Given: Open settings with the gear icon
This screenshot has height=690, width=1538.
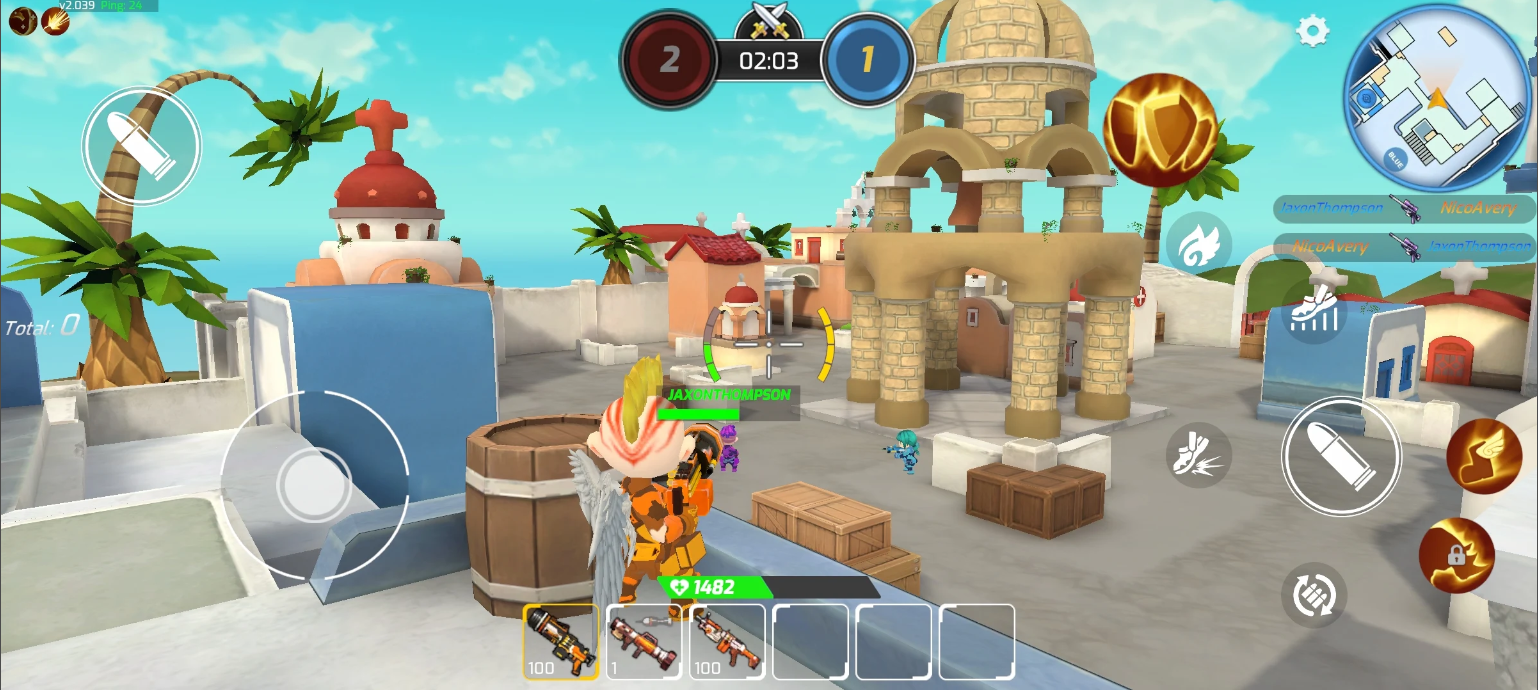Looking at the screenshot, I should (x=1313, y=31).
